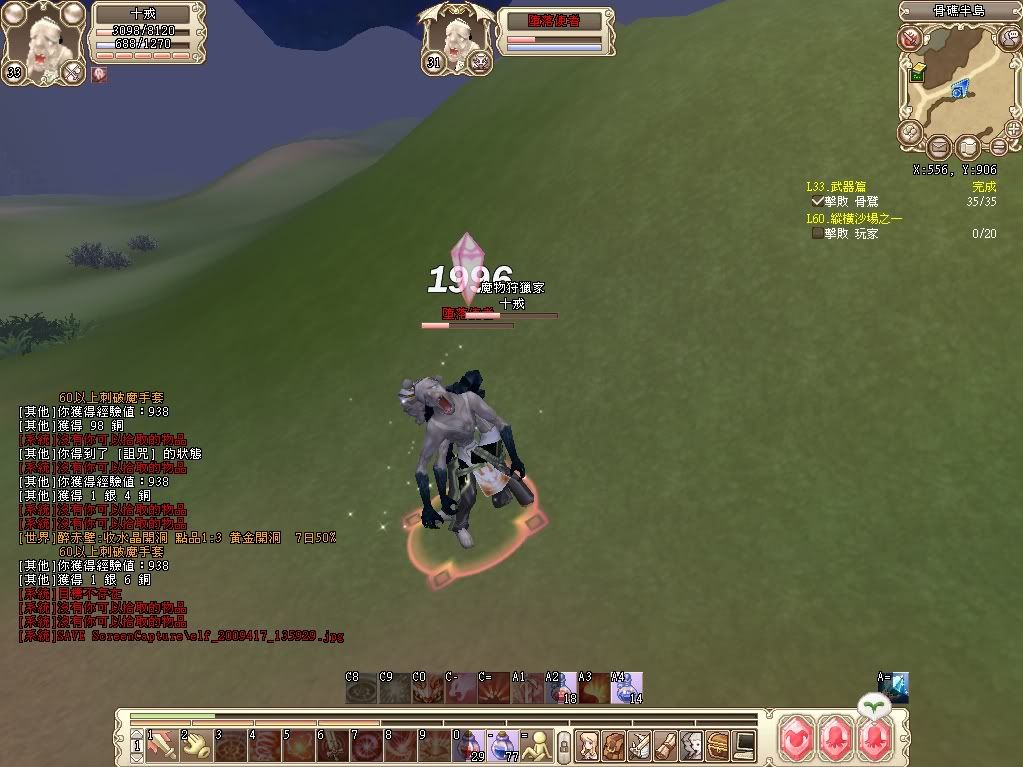Zoom out the minimap with the minus button
Viewport: 1023px width, 767px height.
999,148
